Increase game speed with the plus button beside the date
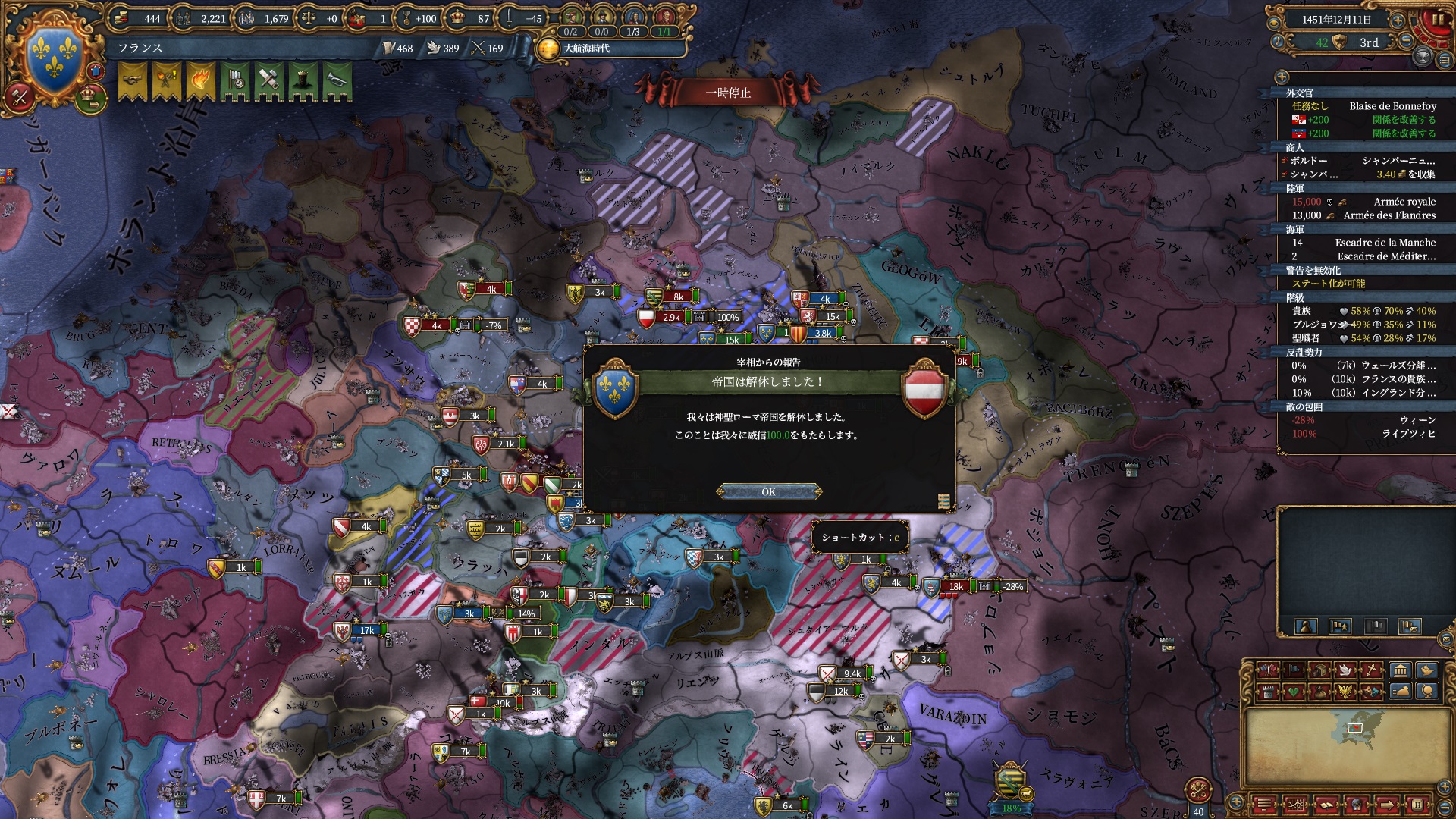This screenshot has width=1456, height=819. point(1398,20)
